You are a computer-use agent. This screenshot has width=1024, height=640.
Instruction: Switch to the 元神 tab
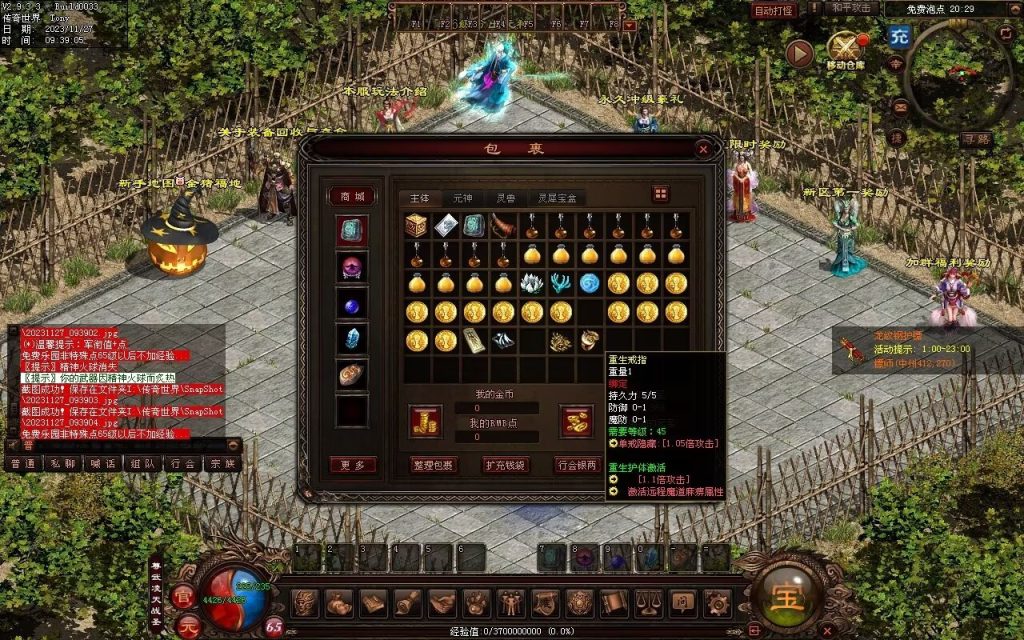click(x=463, y=198)
